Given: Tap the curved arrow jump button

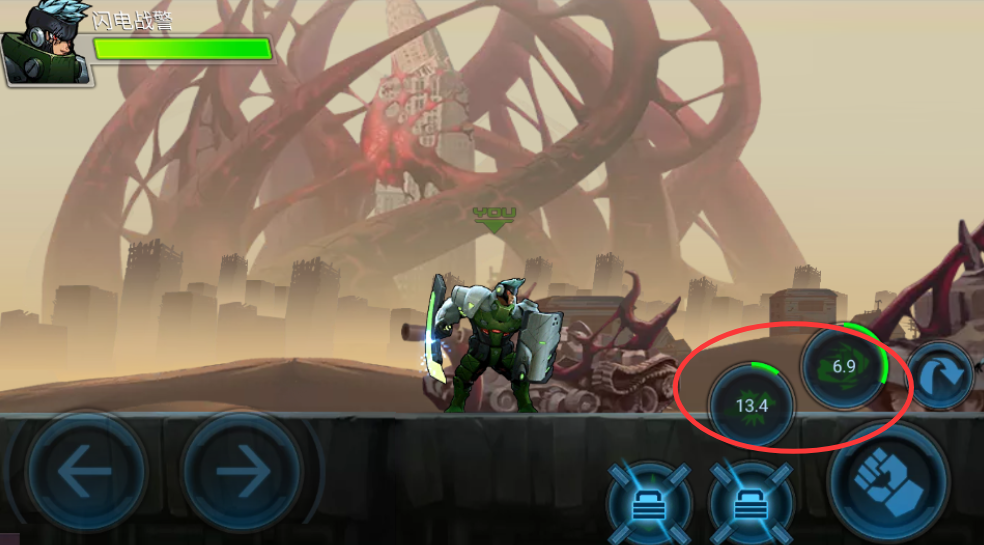Looking at the screenshot, I should (940, 376).
